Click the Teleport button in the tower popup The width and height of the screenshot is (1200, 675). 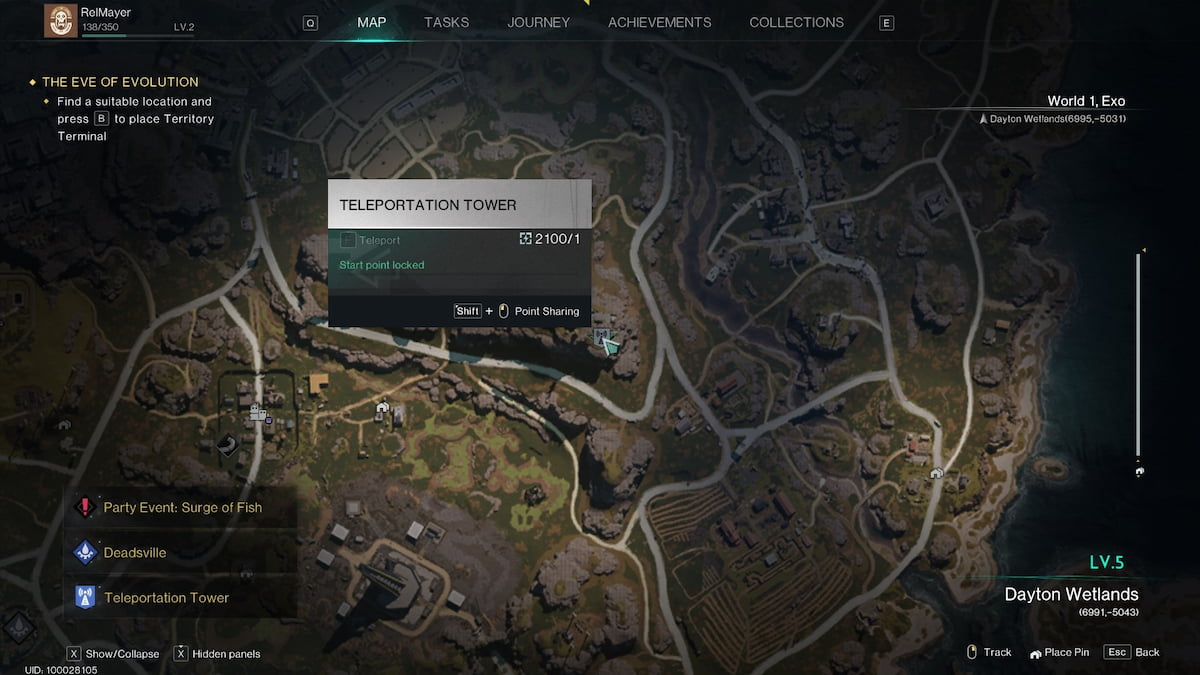tap(370, 240)
